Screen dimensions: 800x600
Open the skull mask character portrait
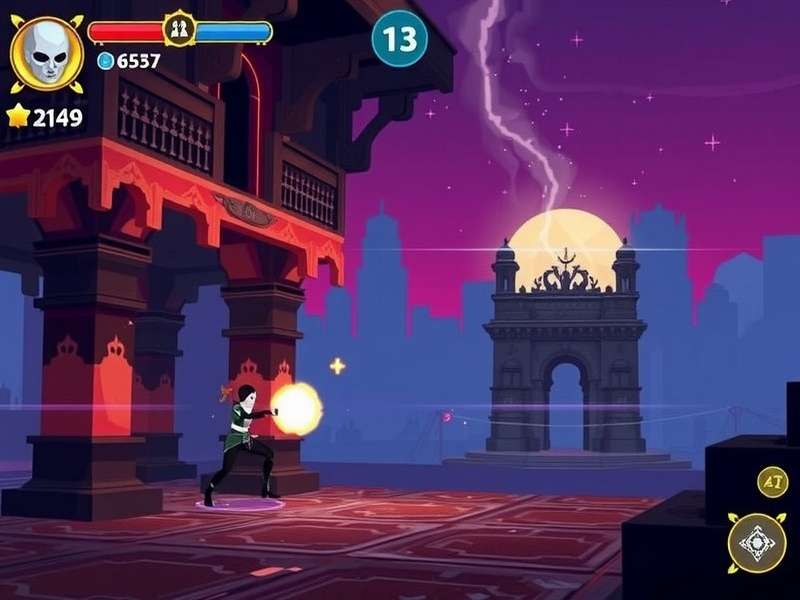[46, 53]
